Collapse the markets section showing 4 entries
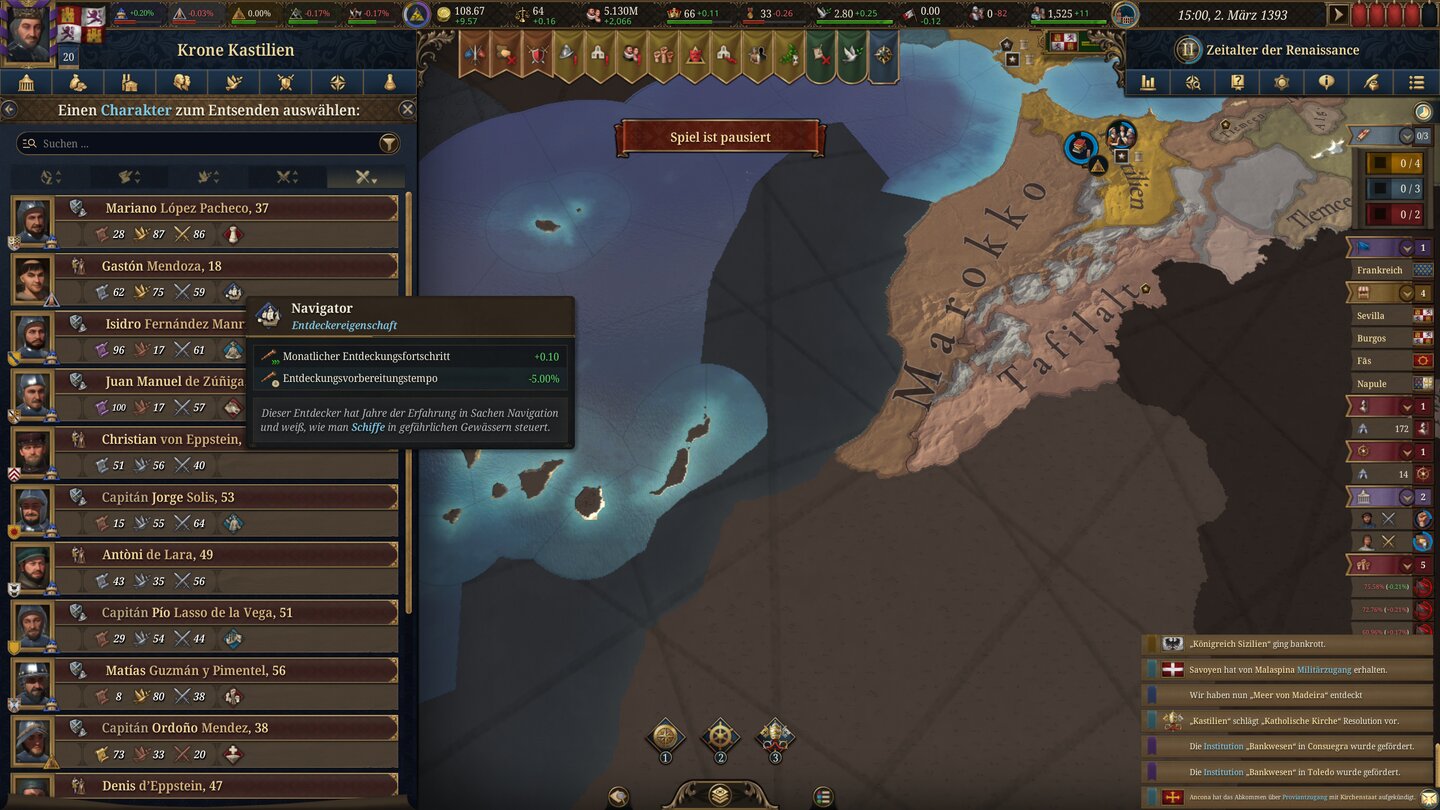This screenshot has height=810, width=1440. point(1405,293)
